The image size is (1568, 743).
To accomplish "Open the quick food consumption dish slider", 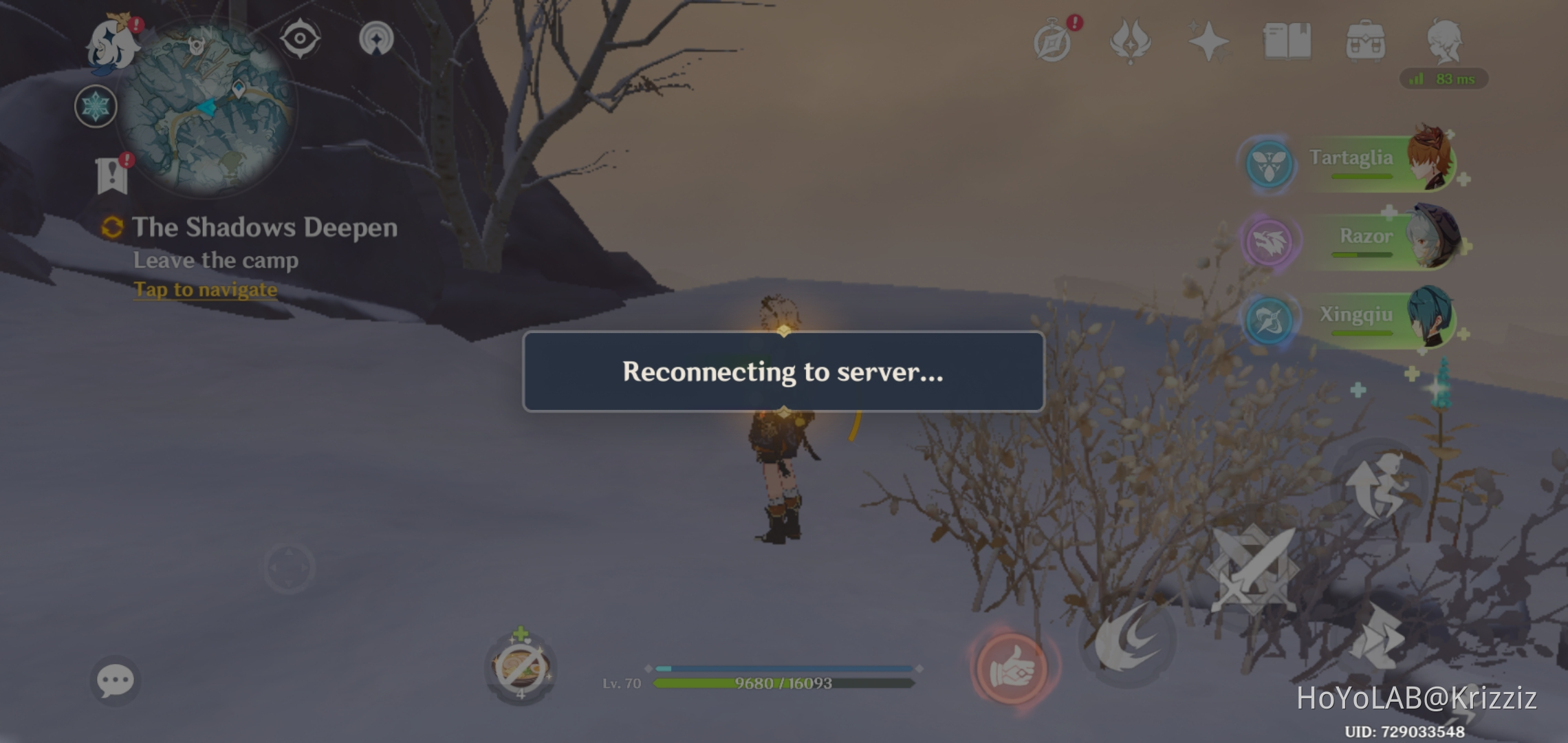I will [521, 666].
